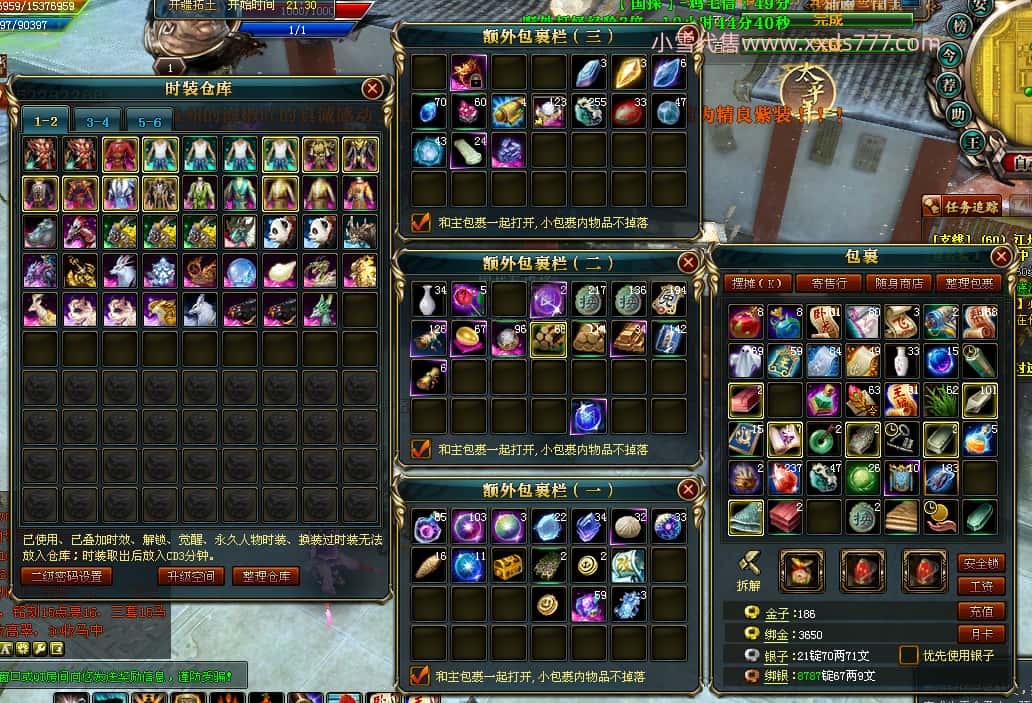Close the 时装仓库 wardrobe window
The width and height of the screenshot is (1032, 703).
pyautogui.click(x=372, y=89)
